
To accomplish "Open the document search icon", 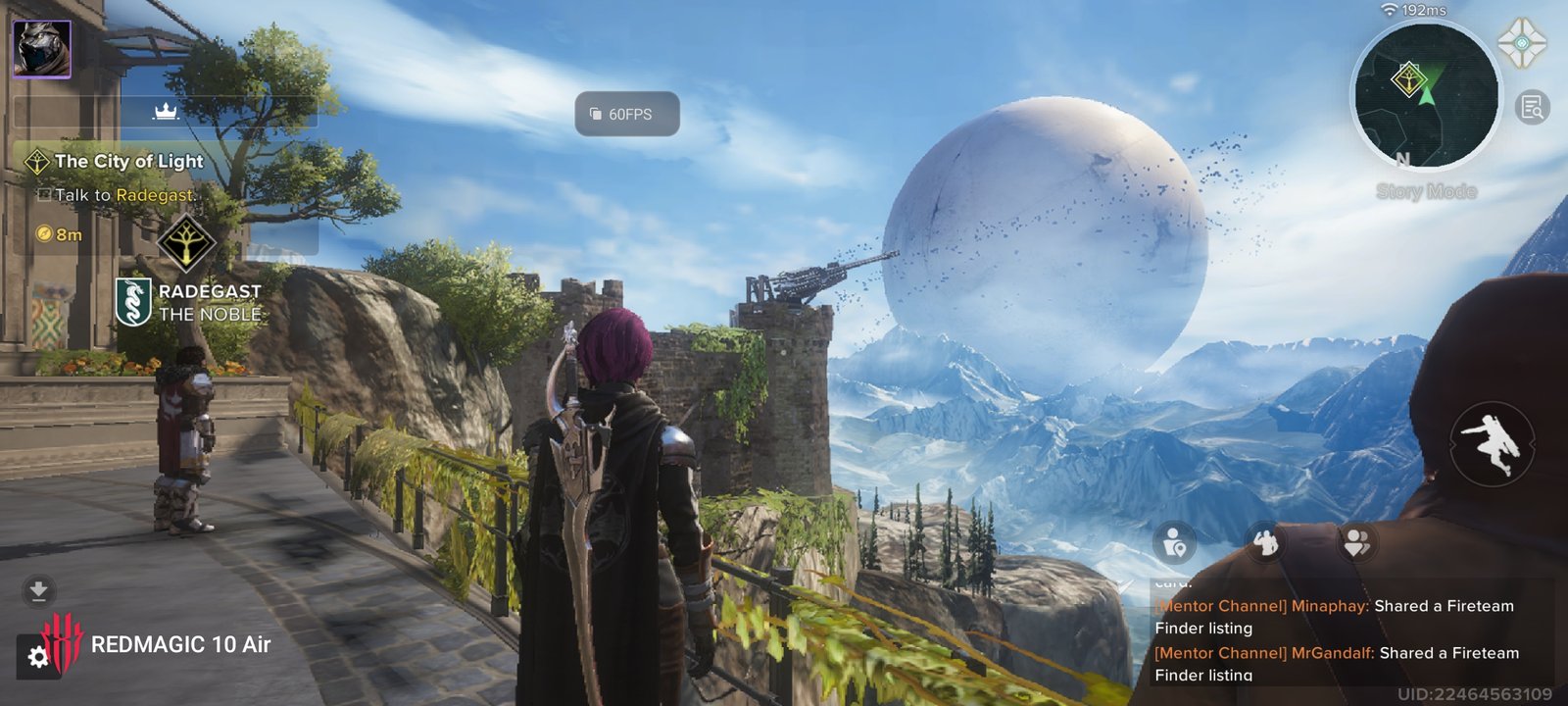I will pyautogui.click(x=1532, y=107).
